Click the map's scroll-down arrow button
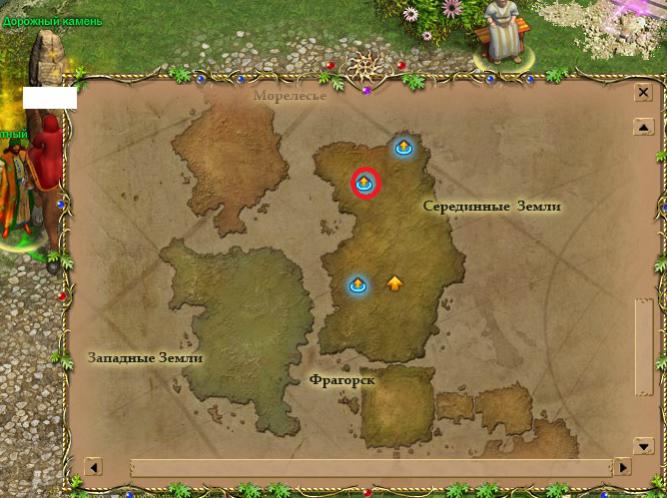 [644, 446]
